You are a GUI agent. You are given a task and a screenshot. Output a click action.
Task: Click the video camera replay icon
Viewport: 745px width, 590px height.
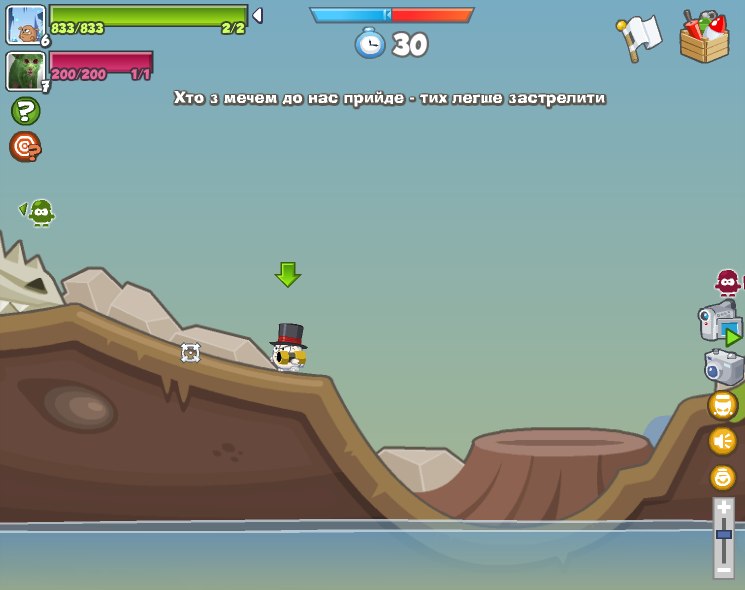(x=720, y=324)
